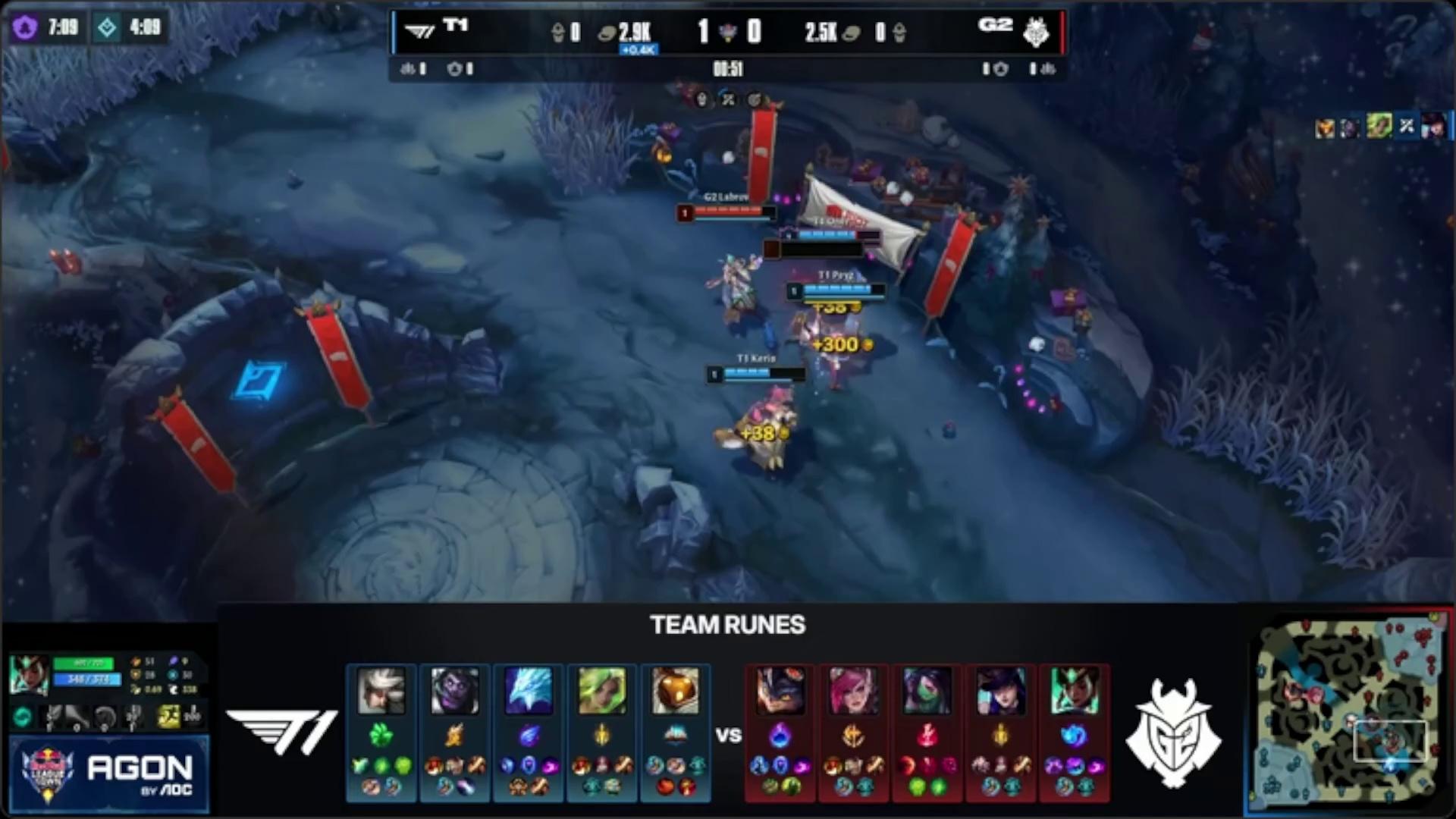Image resolution: width=1456 pixels, height=819 pixels.
Task: Choose the green-haired Zeri portrait
Action: [602, 691]
